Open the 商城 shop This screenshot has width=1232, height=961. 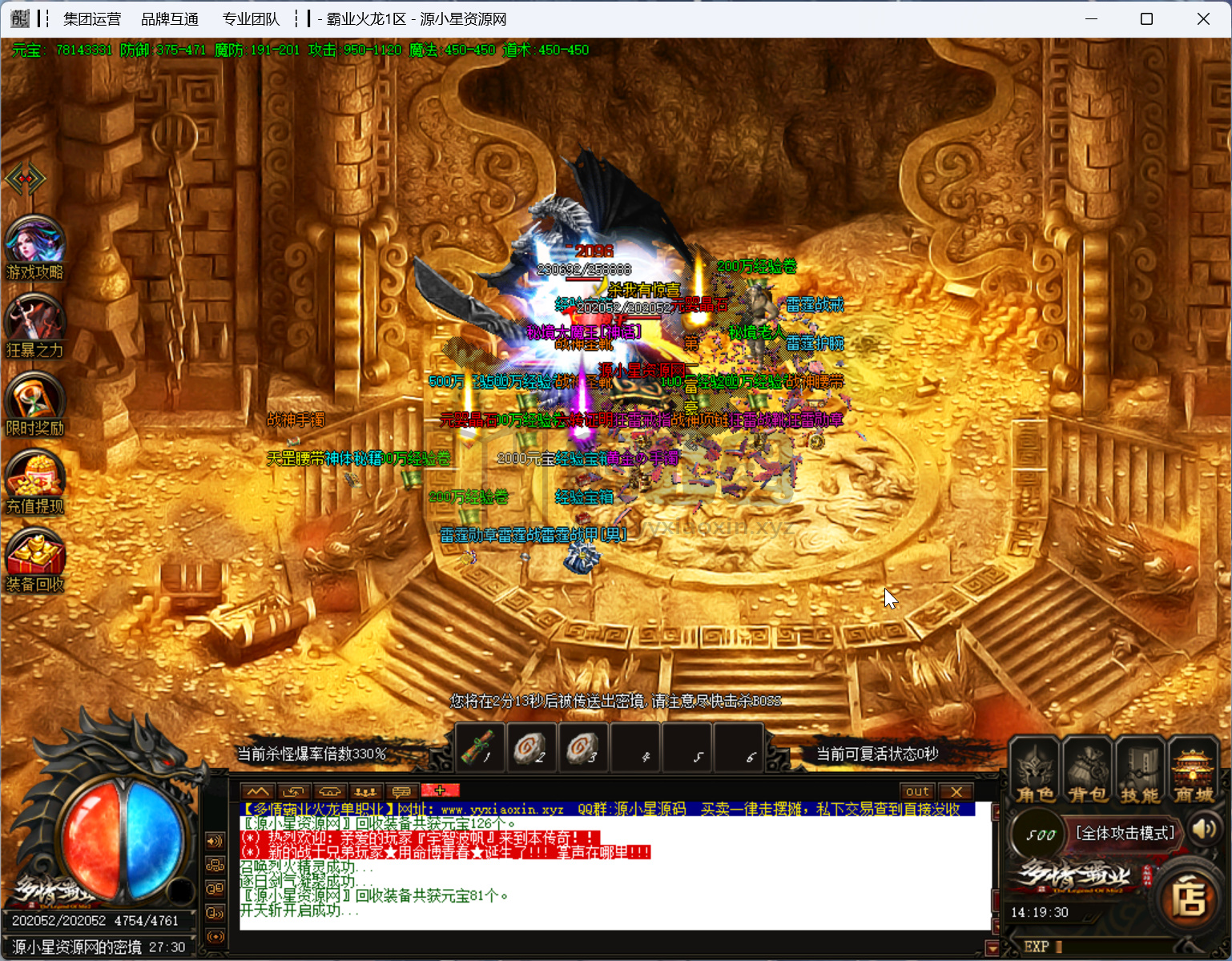pos(1193,771)
